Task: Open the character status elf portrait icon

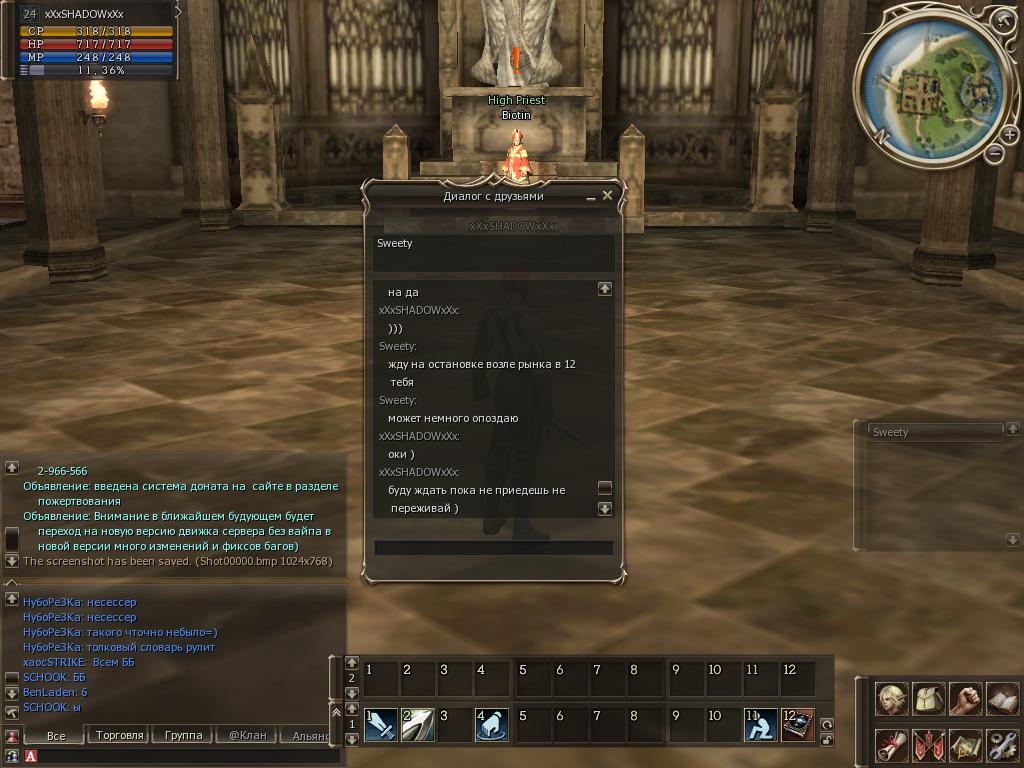Action: point(892,699)
